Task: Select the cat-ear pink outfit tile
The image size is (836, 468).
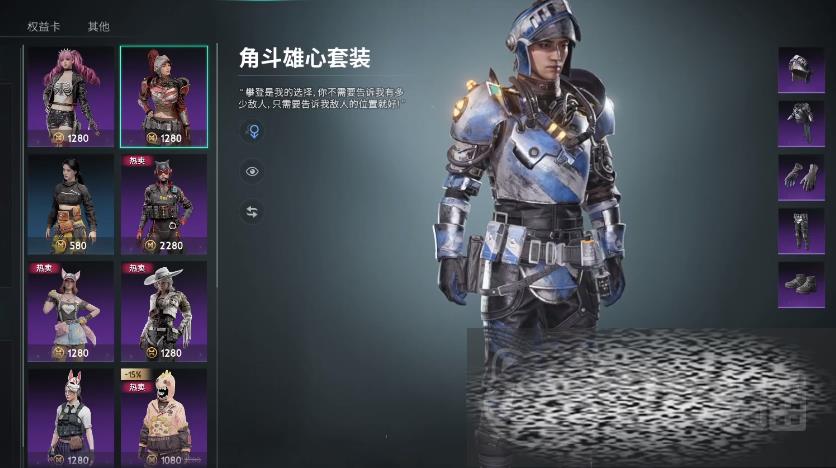Action: (71, 311)
